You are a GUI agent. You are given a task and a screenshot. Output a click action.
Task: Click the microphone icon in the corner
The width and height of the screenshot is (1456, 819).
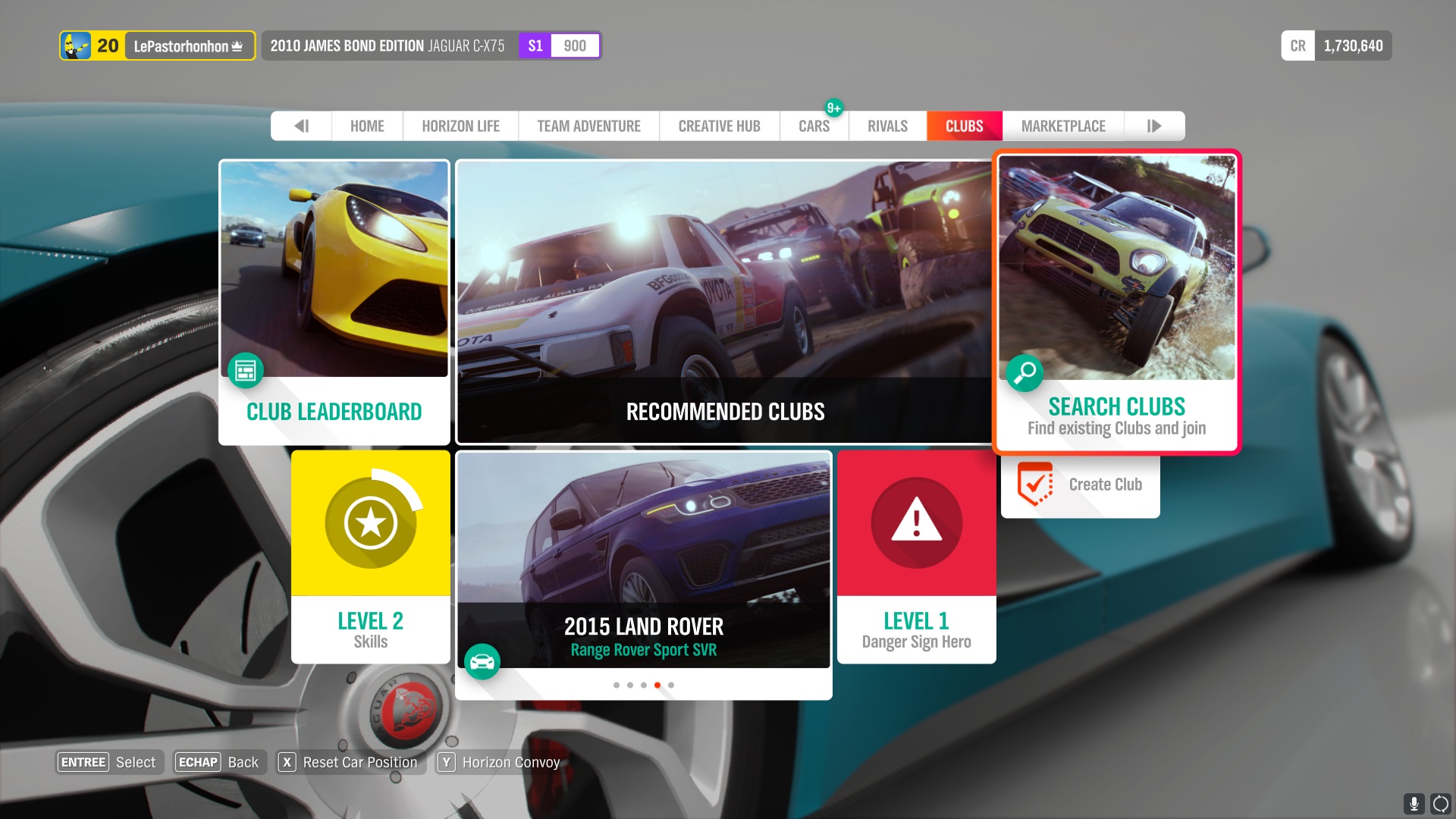pyautogui.click(x=1414, y=803)
